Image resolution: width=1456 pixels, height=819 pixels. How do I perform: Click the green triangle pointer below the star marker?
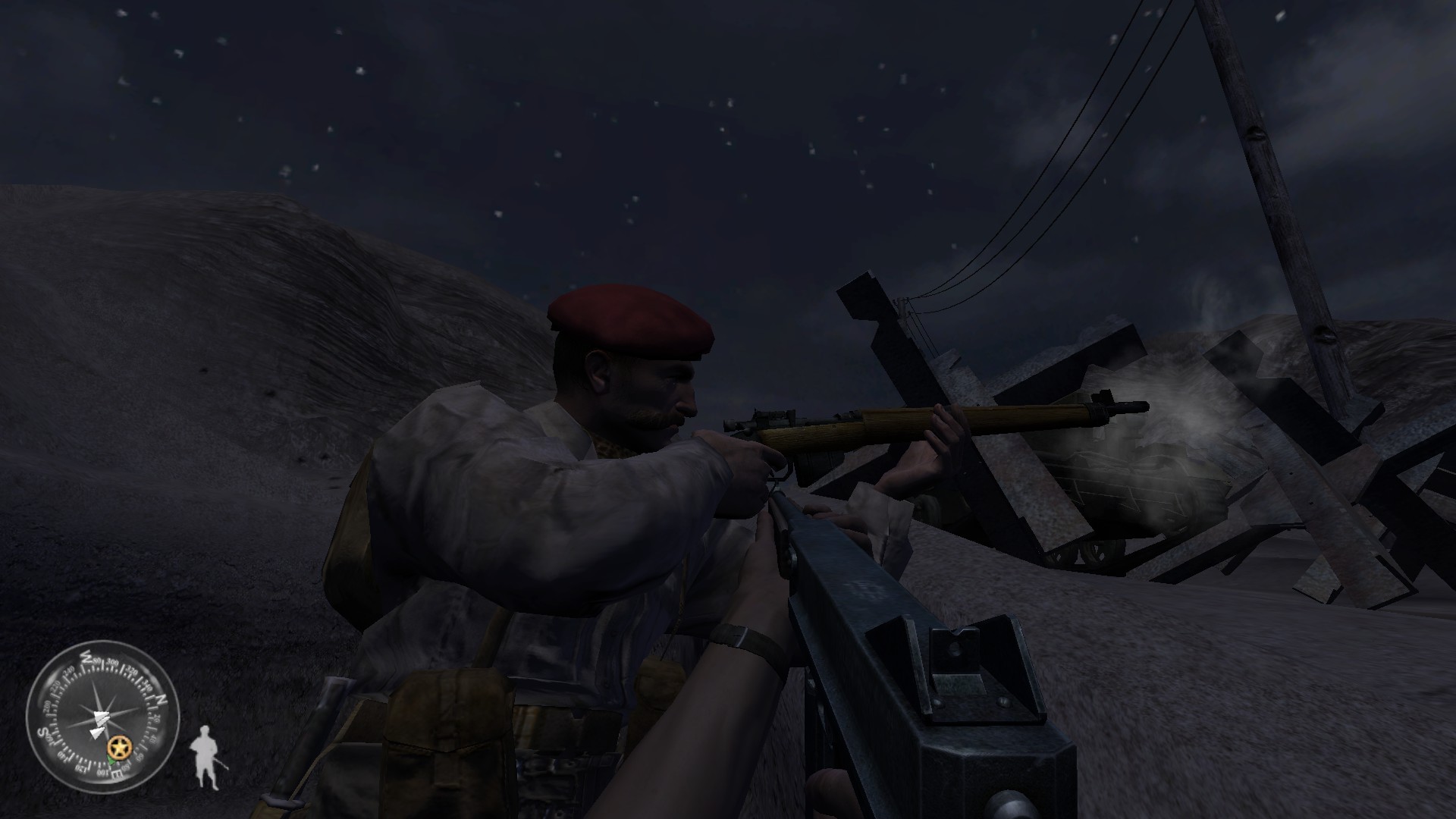[x=111, y=760]
